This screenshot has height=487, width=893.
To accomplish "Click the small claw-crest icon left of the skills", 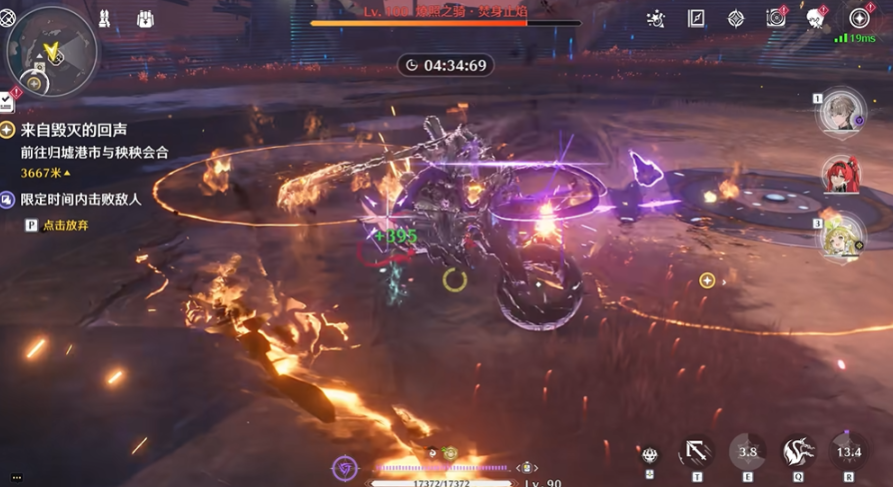I will tap(650, 455).
